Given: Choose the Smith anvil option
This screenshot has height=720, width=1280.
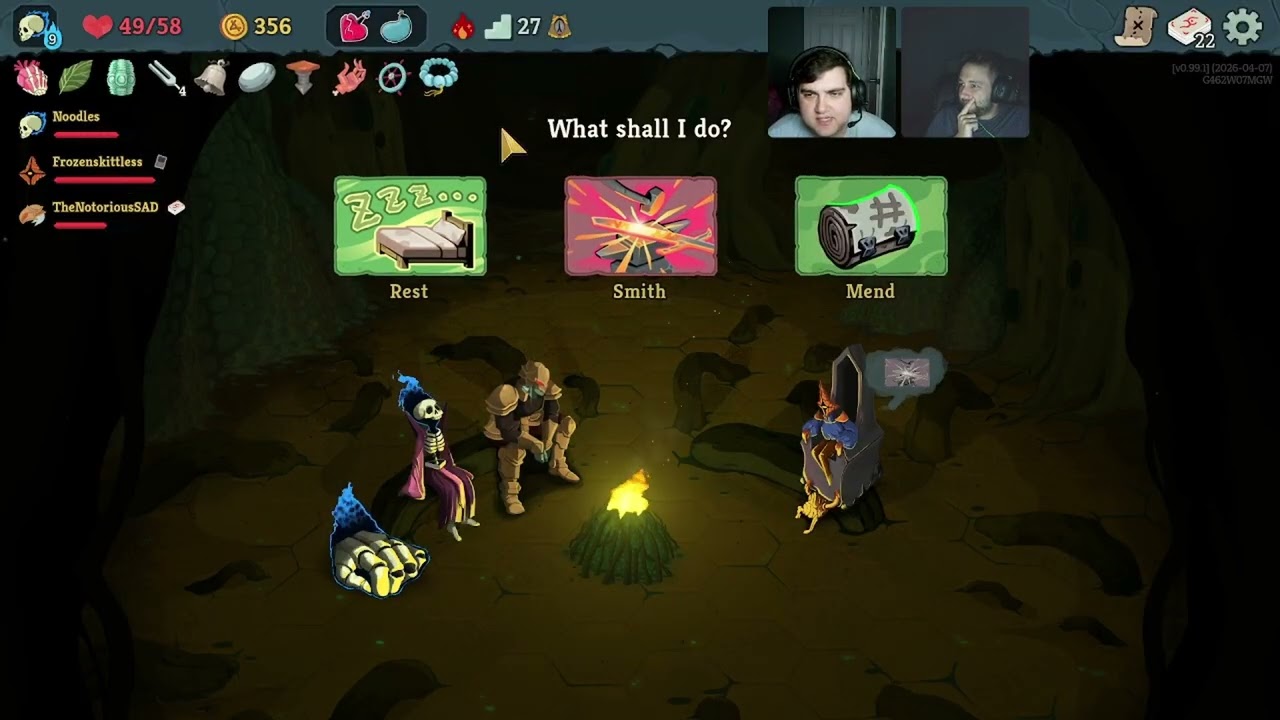Looking at the screenshot, I should tap(640, 227).
